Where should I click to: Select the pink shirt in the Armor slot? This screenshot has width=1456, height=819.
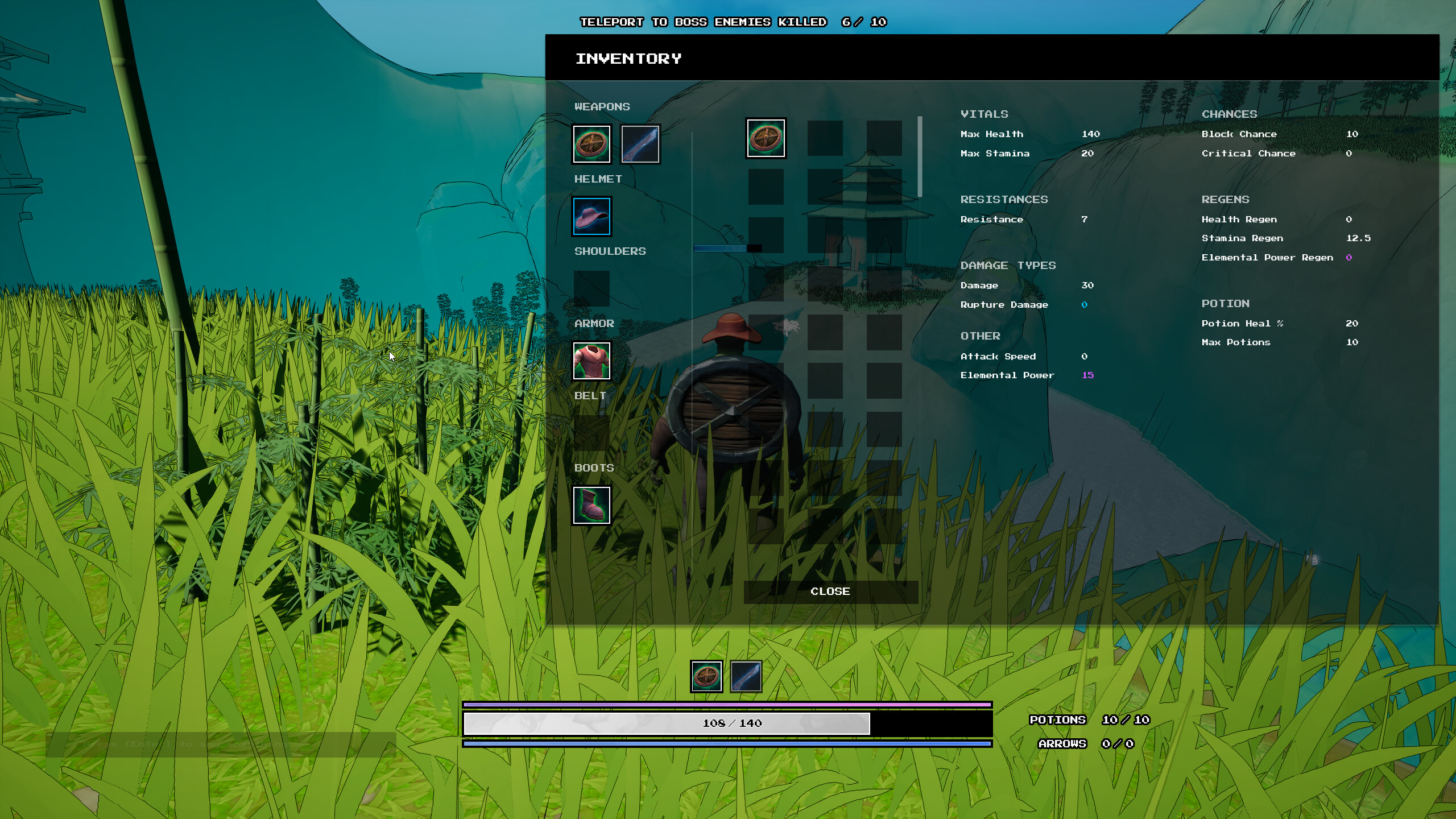coord(591,361)
